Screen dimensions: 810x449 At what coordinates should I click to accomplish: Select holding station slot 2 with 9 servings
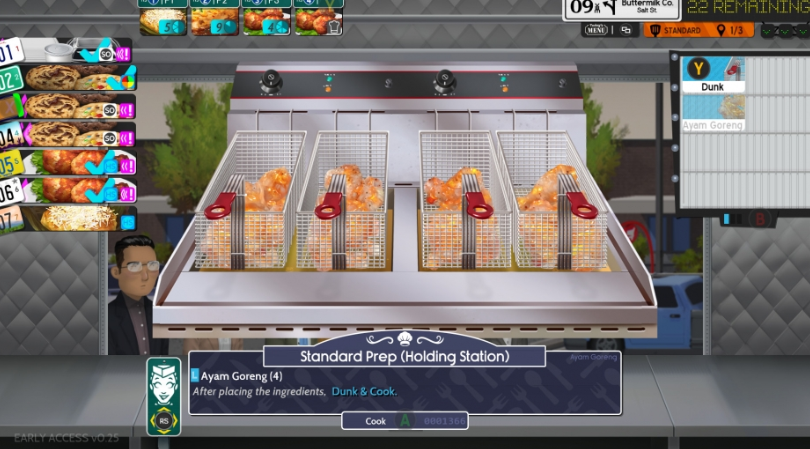click(214, 20)
